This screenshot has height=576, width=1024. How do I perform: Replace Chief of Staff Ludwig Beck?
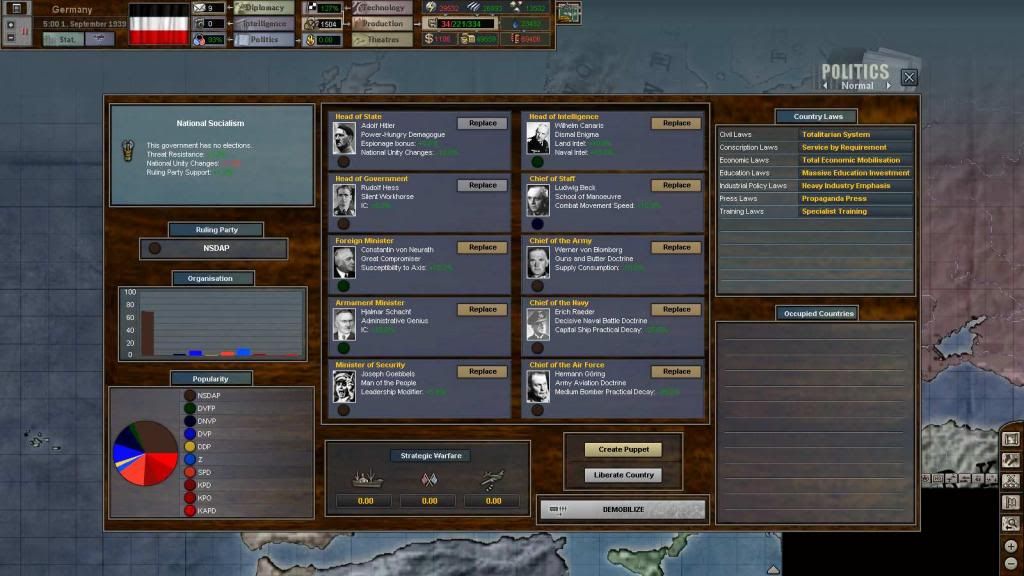(x=676, y=185)
